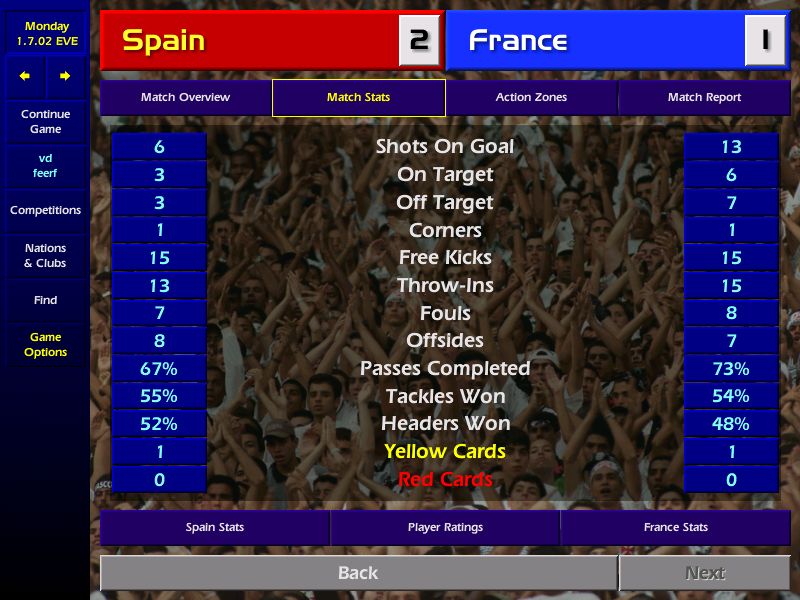Screen dimensions: 800x600
Task: Go Back to the previous screen
Action: (358, 573)
